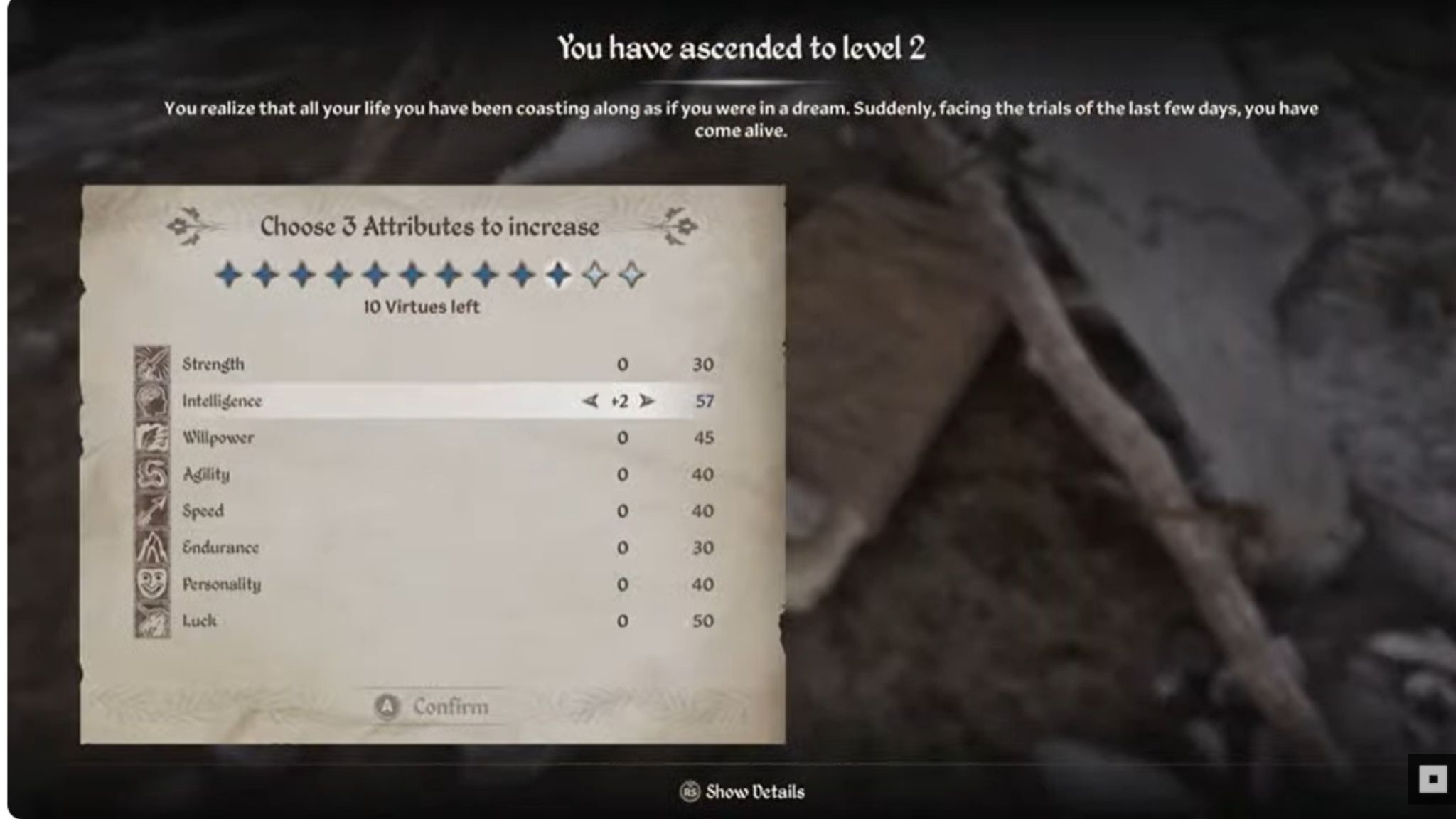Decrease Intelligence with the left arrow

click(x=589, y=400)
